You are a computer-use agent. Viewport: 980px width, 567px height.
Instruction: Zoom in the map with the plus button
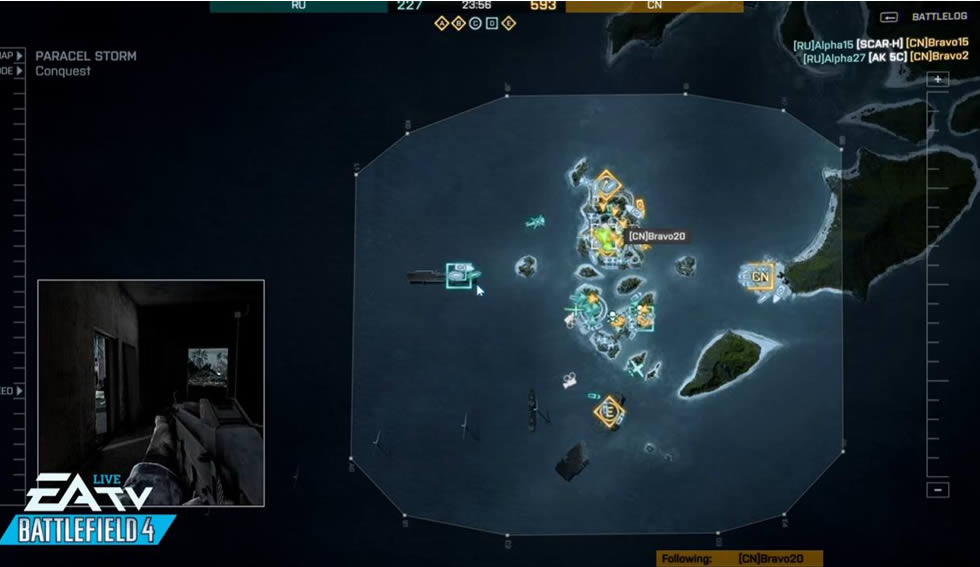point(937,79)
